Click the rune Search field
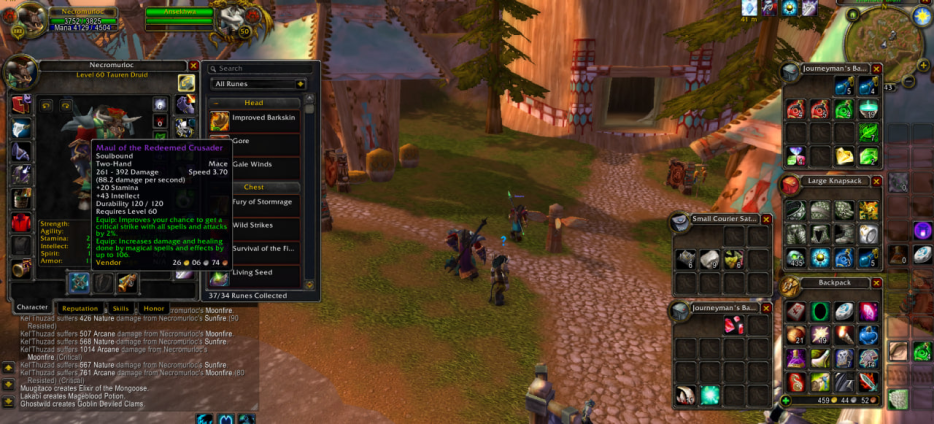 coord(262,69)
